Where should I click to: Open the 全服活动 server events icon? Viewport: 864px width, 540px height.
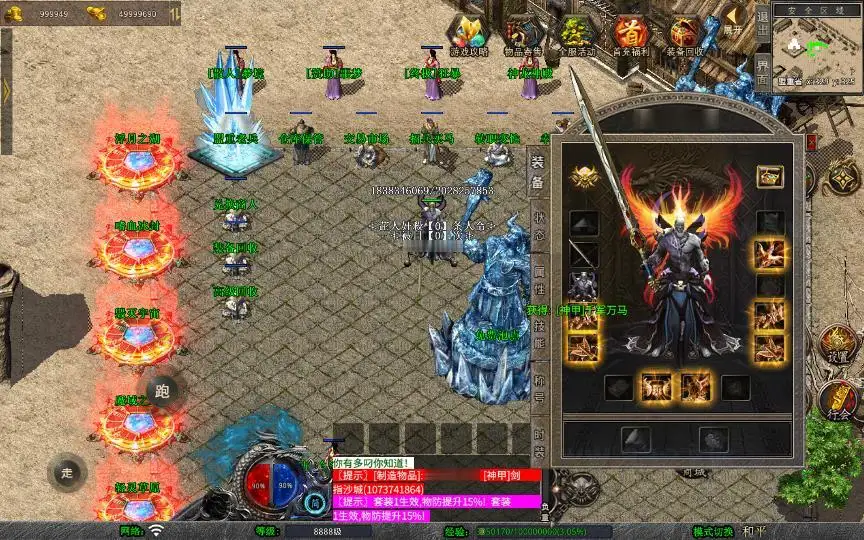coord(577,35)
